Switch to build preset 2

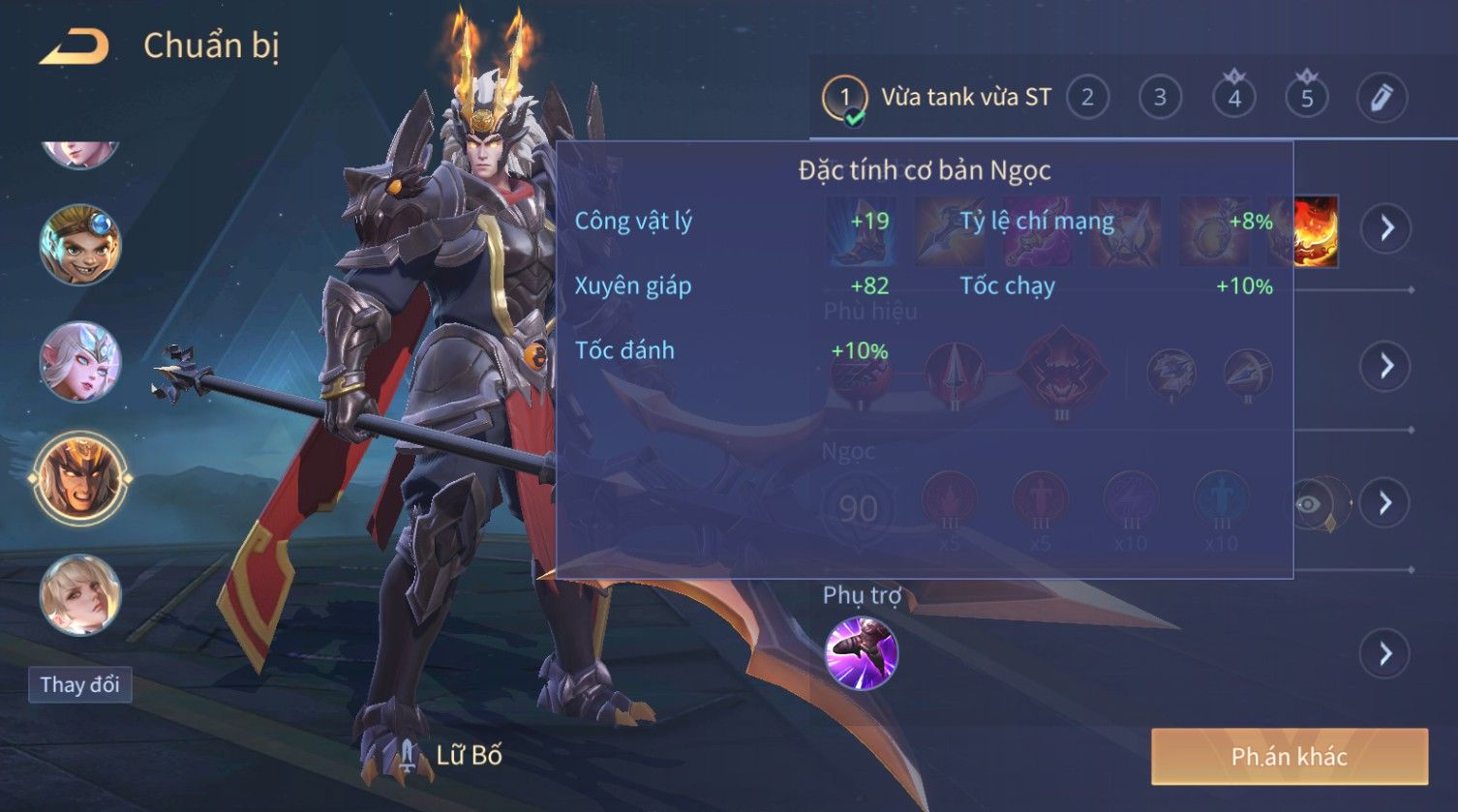point(1087,98)
